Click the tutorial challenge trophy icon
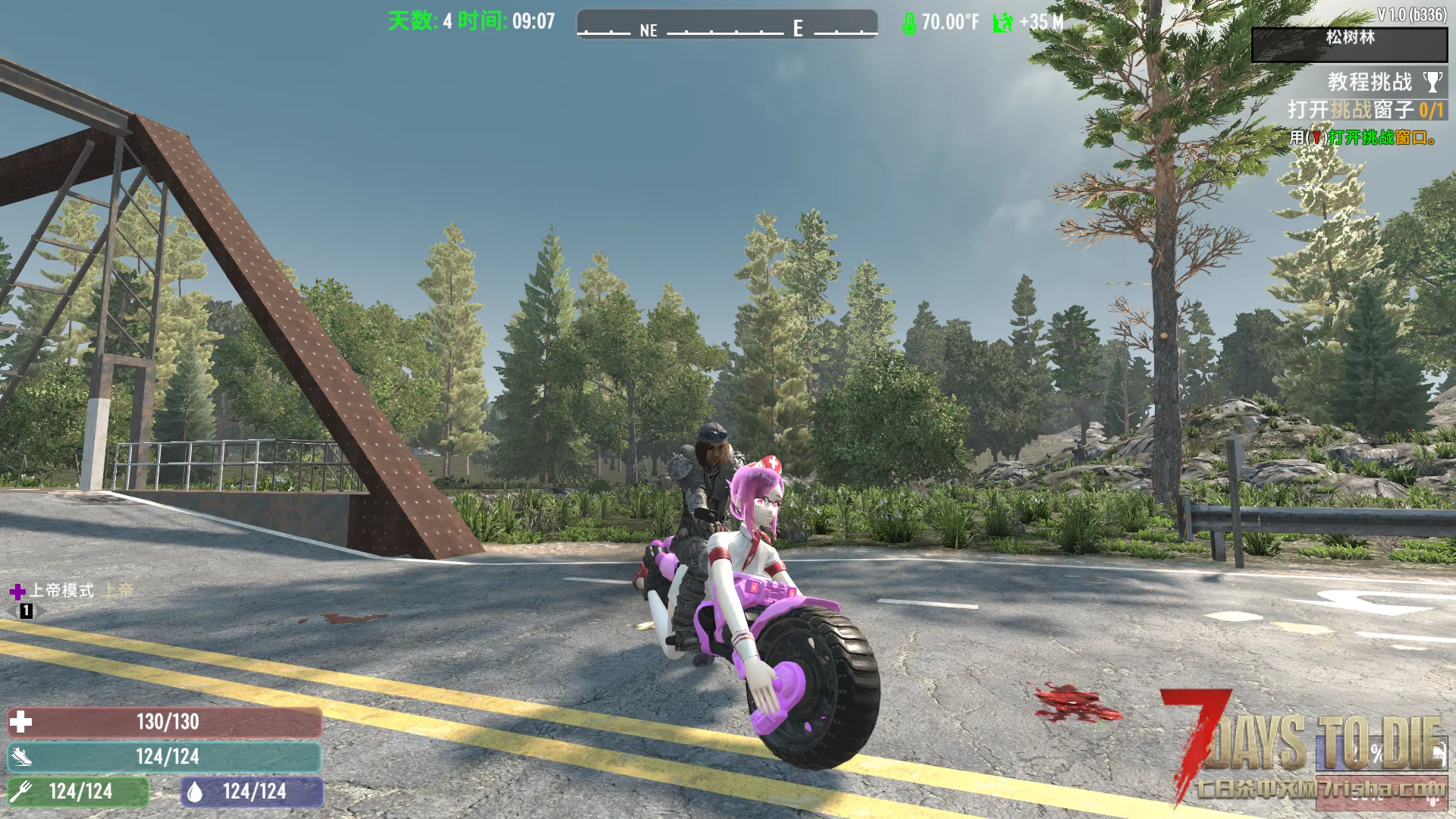Viewport: 1456px width, 819px height. click(1432, 82)
